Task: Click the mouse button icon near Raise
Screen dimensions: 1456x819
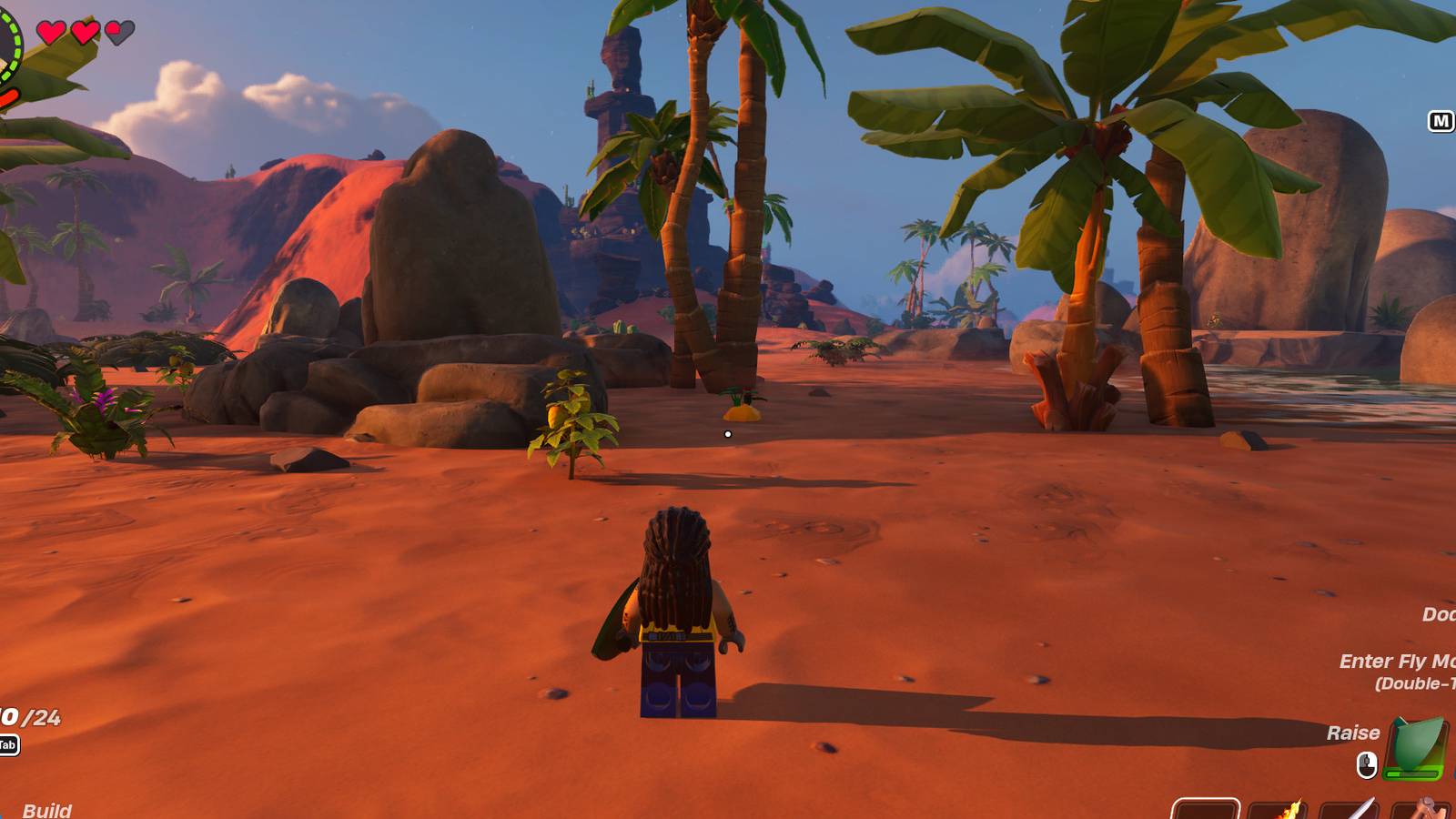Action: 1367,763
